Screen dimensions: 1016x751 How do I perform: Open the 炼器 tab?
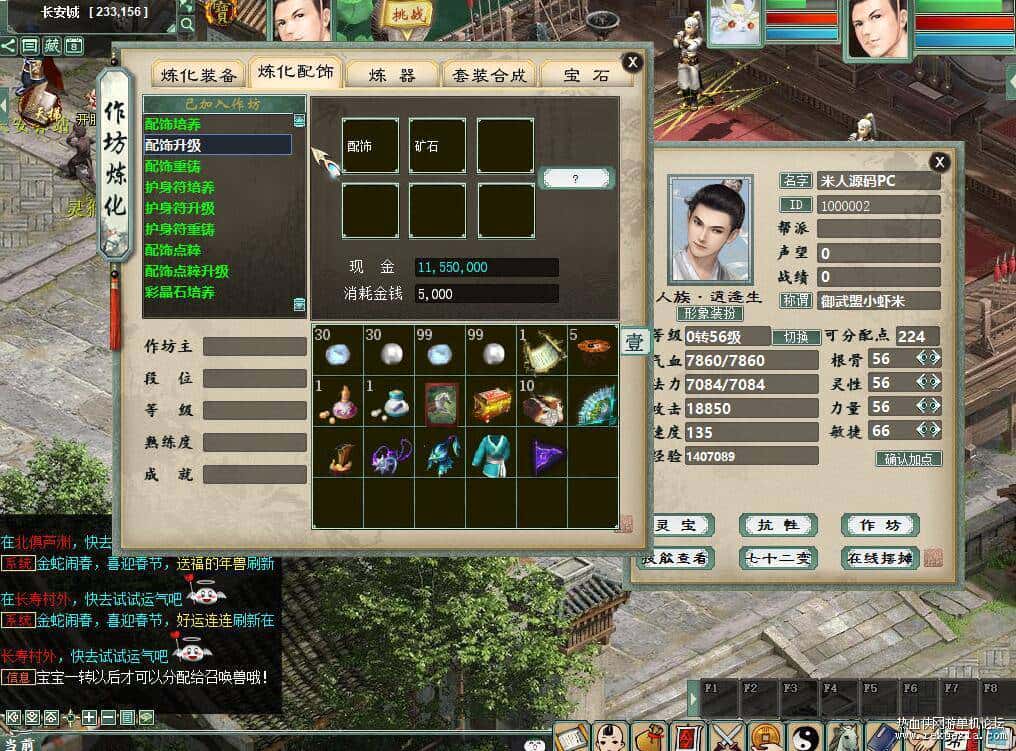(392, 75)
